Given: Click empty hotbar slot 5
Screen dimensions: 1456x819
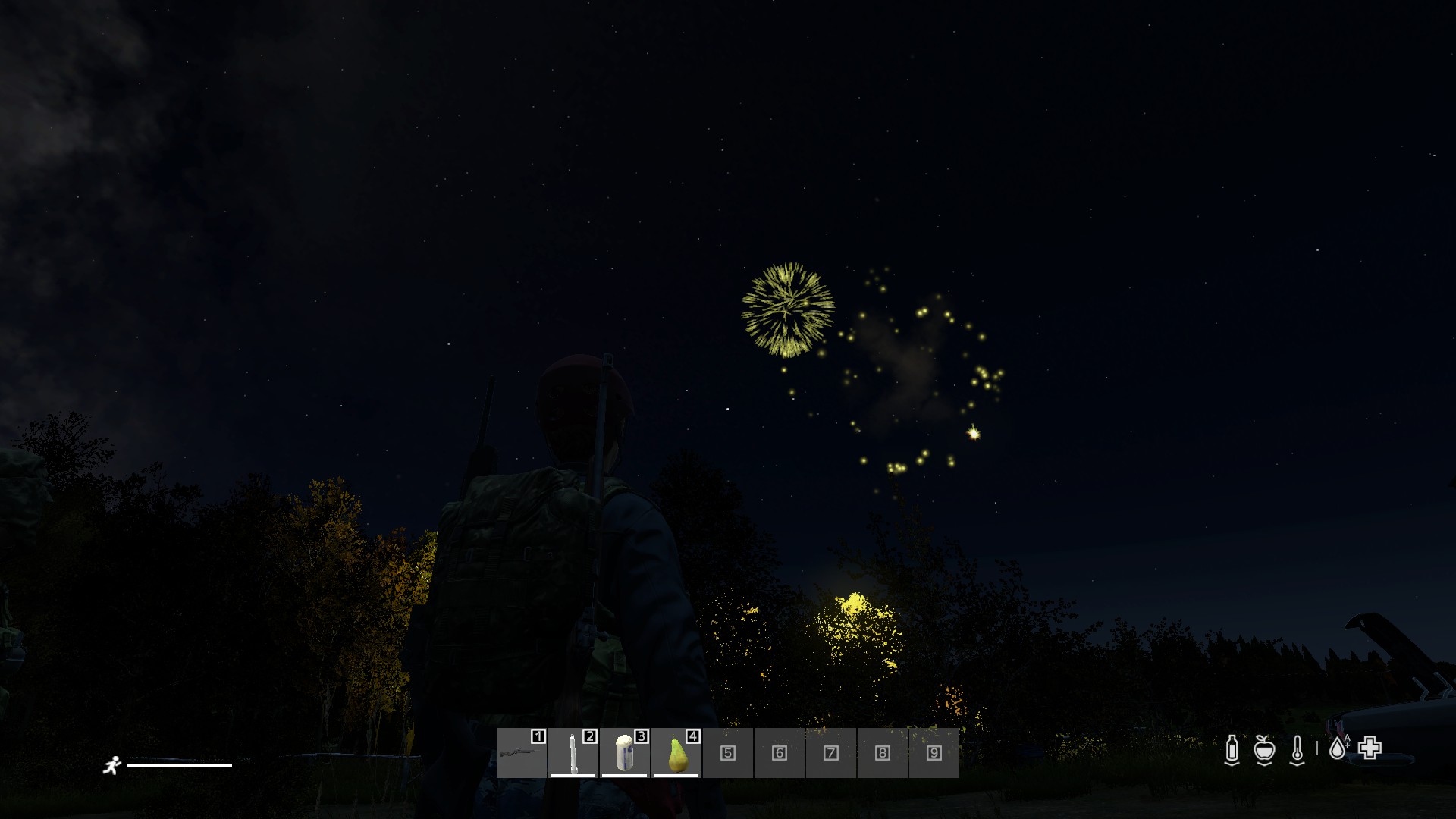Looking at the screenshot, I should [728, 753].
